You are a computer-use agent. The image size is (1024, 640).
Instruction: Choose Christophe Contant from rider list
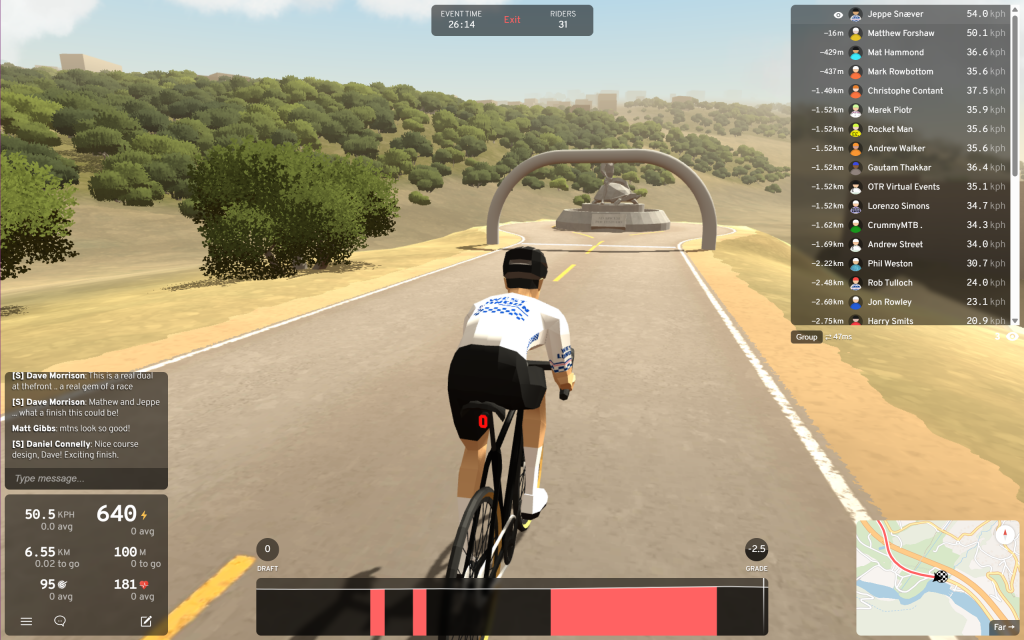905,91
